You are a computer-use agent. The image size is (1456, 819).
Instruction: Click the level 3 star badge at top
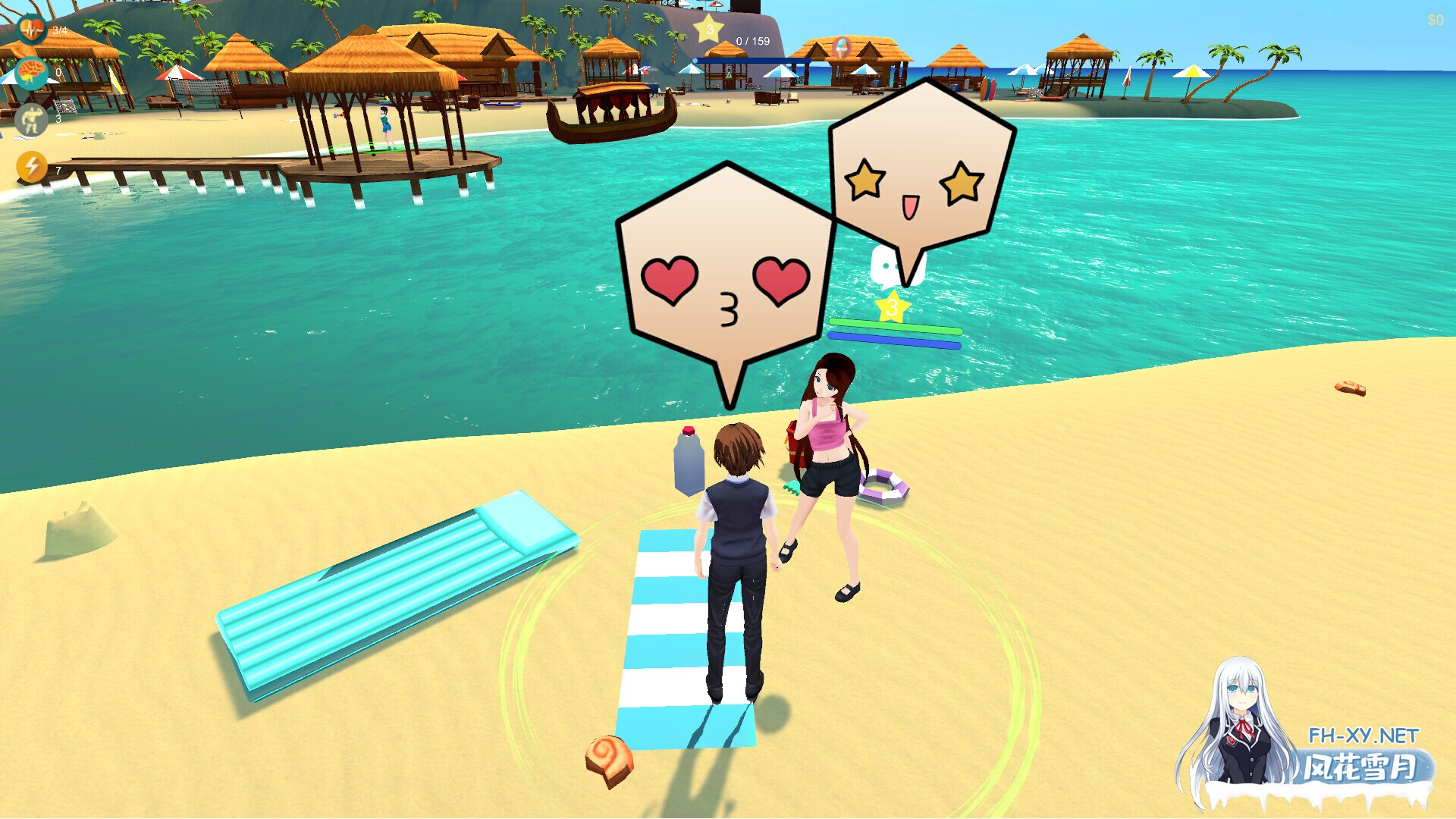click(x=707, y=27)
